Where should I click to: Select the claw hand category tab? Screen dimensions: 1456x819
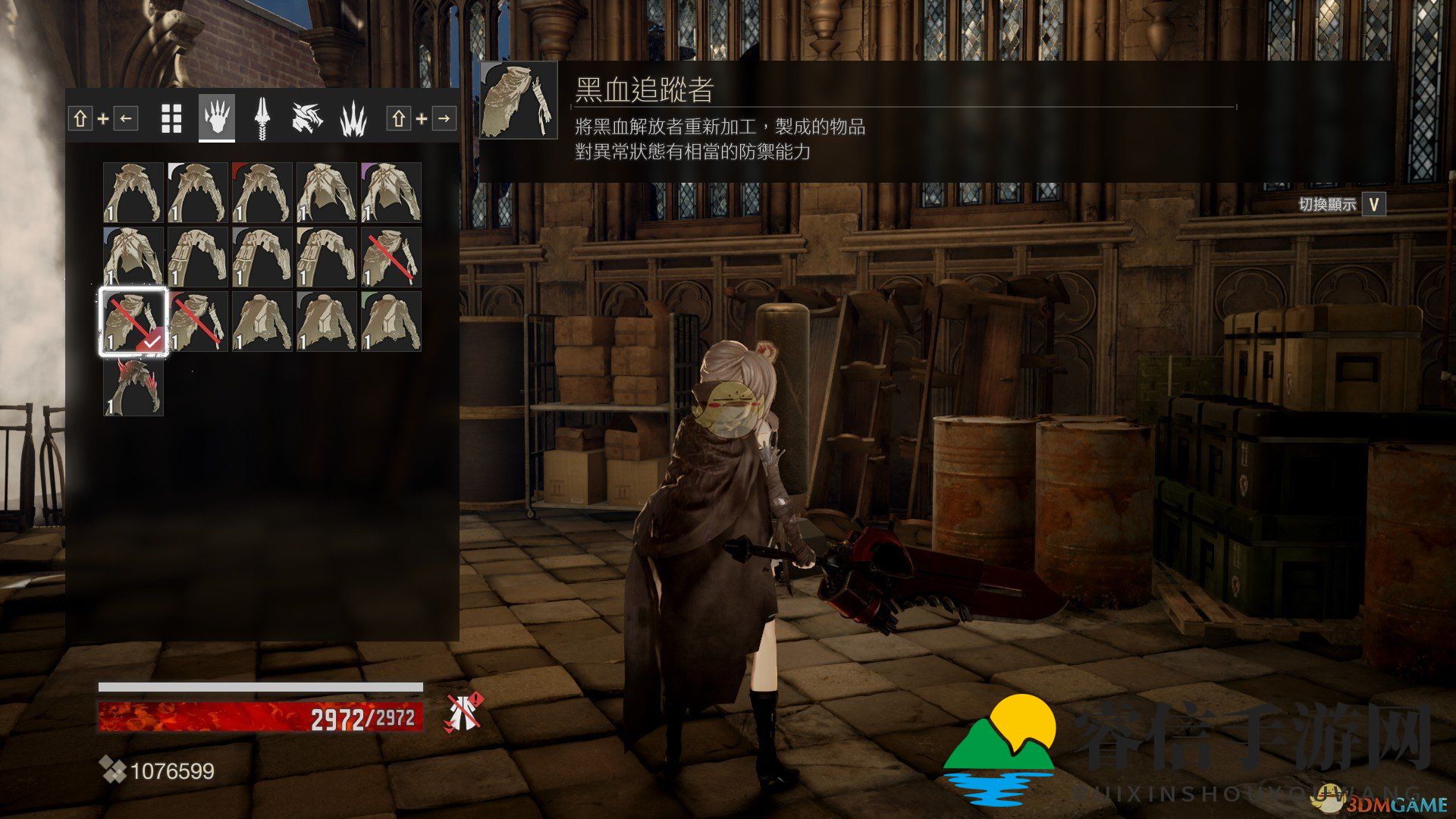[217, 118]
